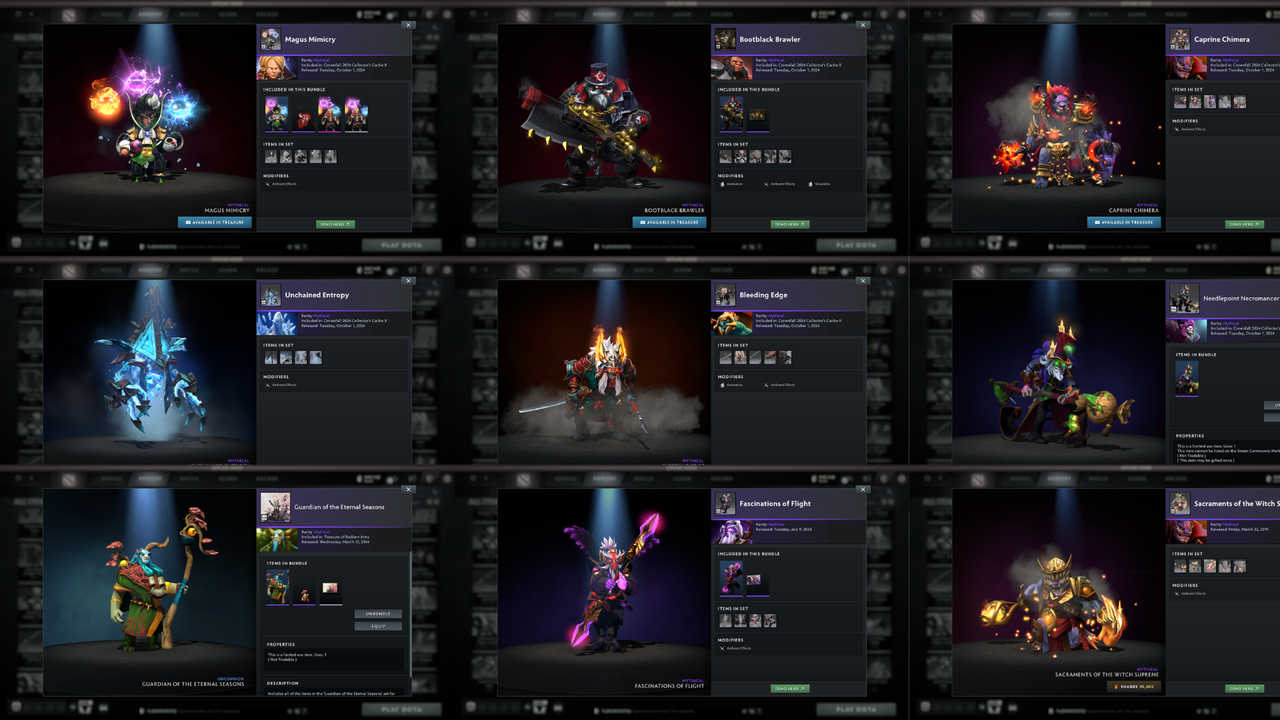
Task: Click the Magus Mimicry portrait icon in its header
Action: [x=270, y=38]
